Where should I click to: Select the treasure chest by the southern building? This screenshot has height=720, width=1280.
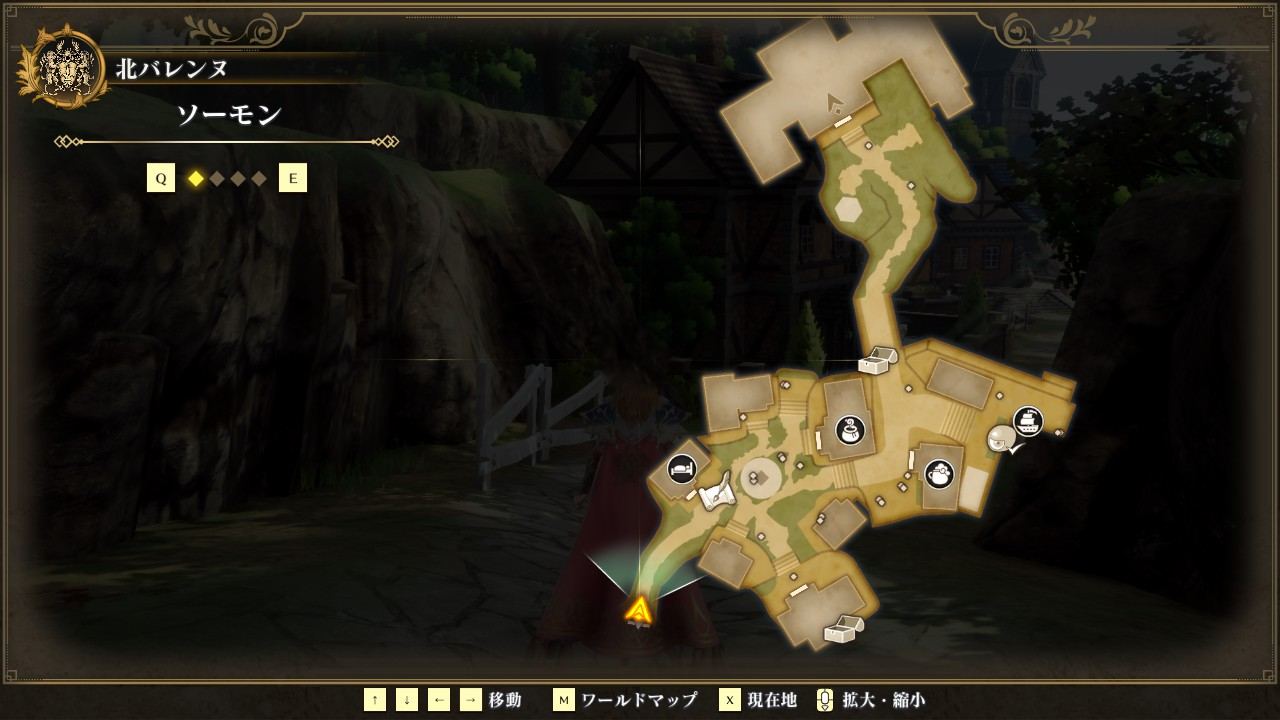(842, 629)
